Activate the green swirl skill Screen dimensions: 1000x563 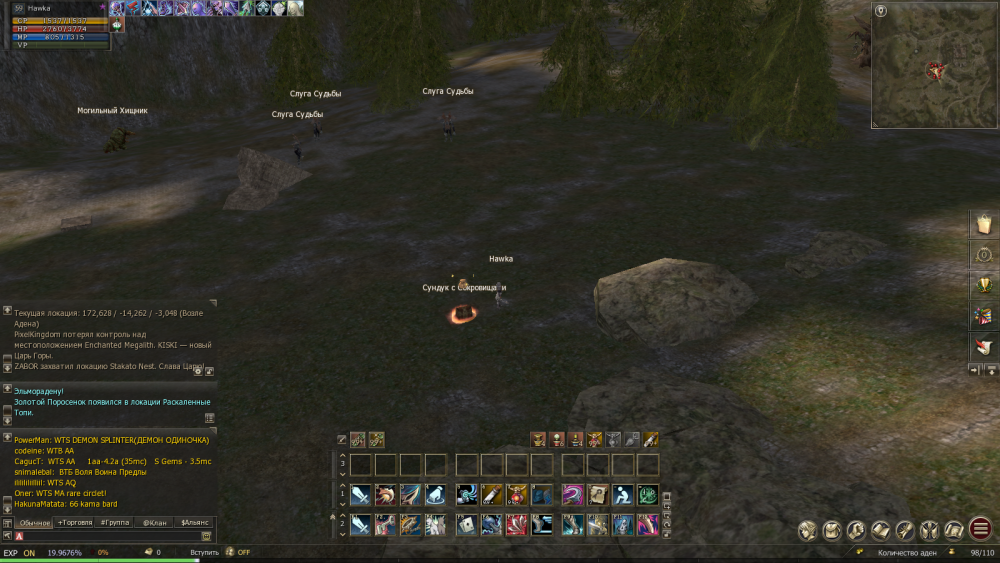[x=648, y=494]
